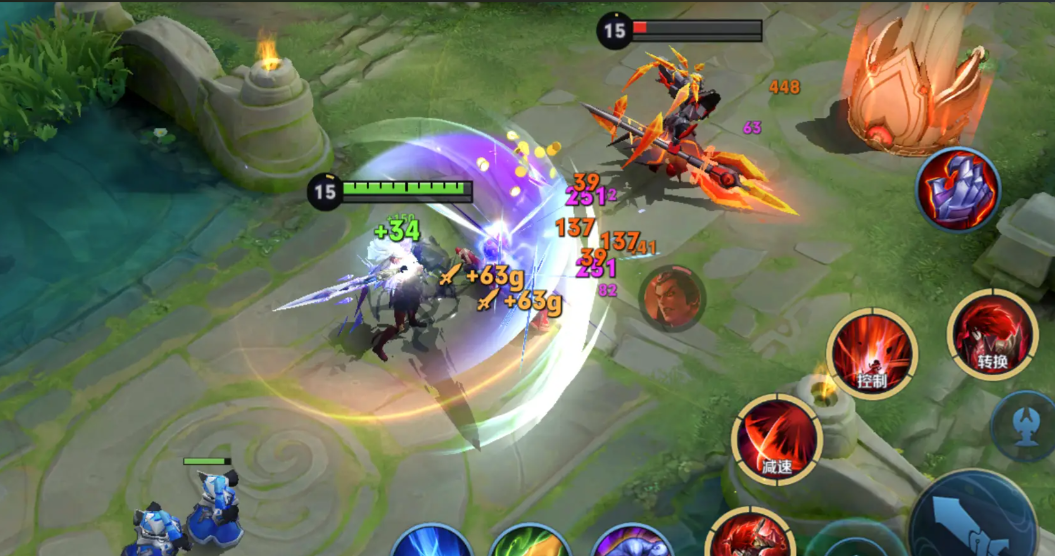Activate the 控制 control skill
Image resolution: width=1055 pixels, height=556 pixels.
pos(872,353)
